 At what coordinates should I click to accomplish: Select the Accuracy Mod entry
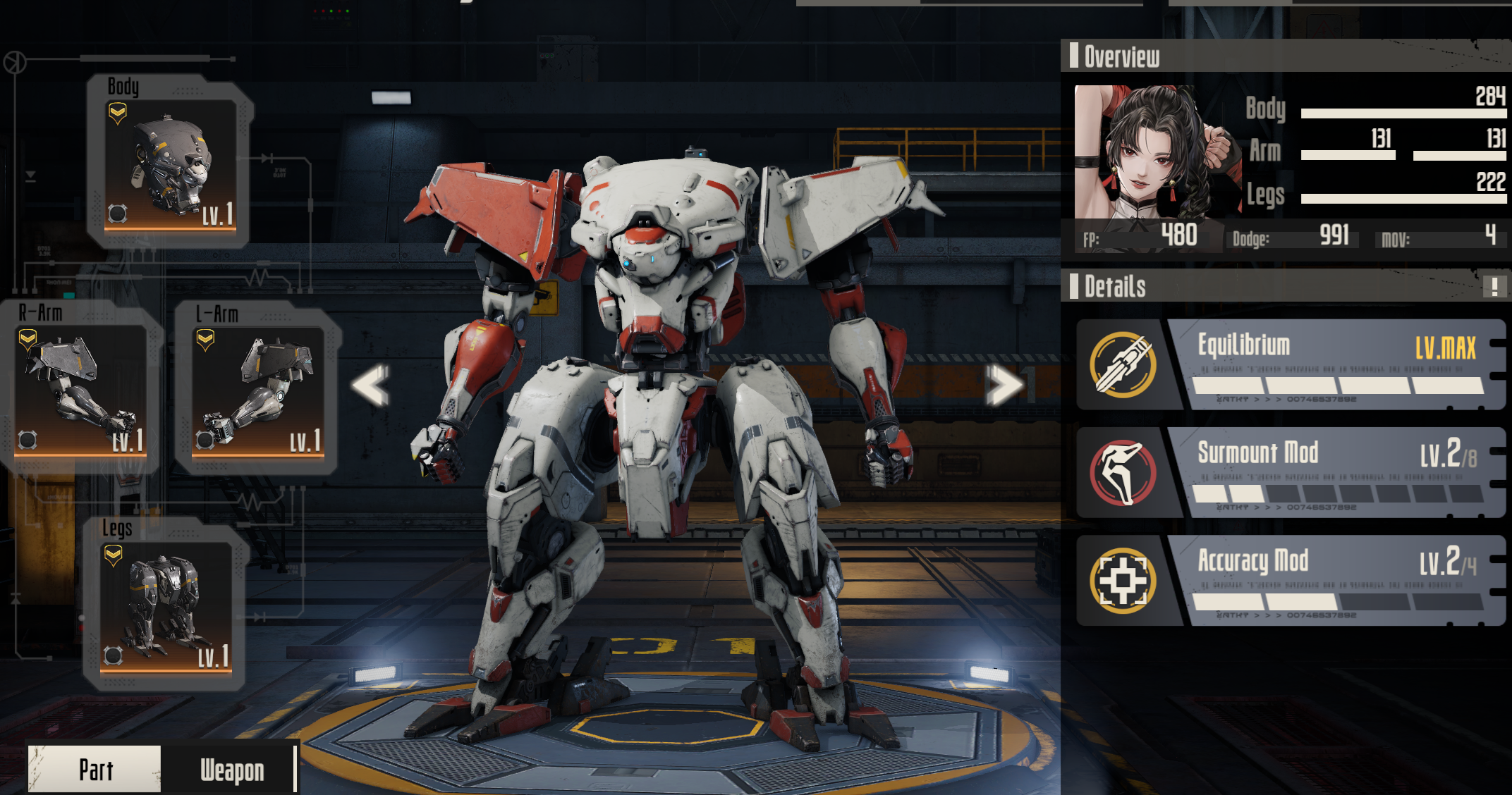[1291, 580]
